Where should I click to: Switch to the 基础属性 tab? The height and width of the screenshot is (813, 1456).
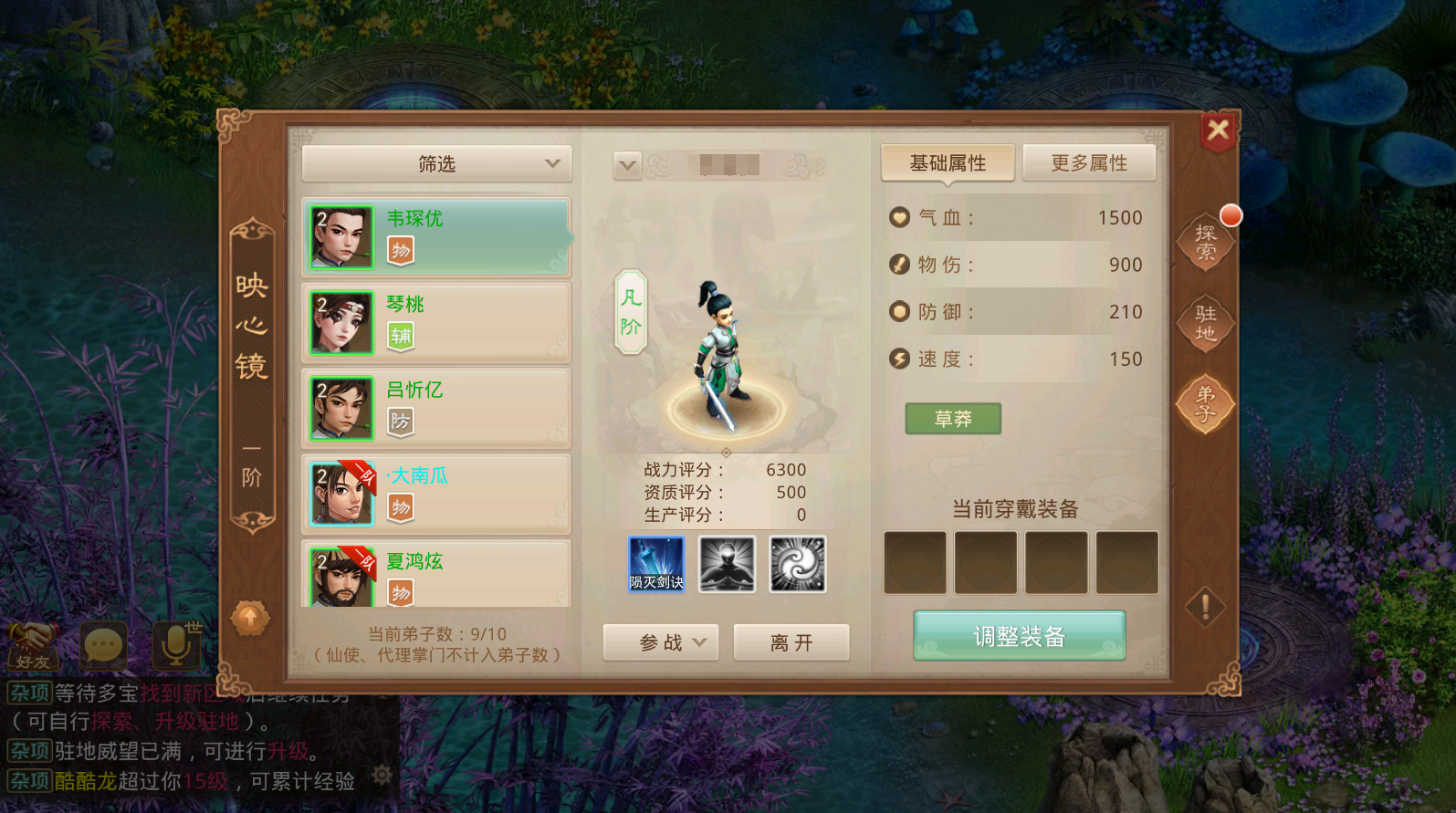[x=947, y=162]
